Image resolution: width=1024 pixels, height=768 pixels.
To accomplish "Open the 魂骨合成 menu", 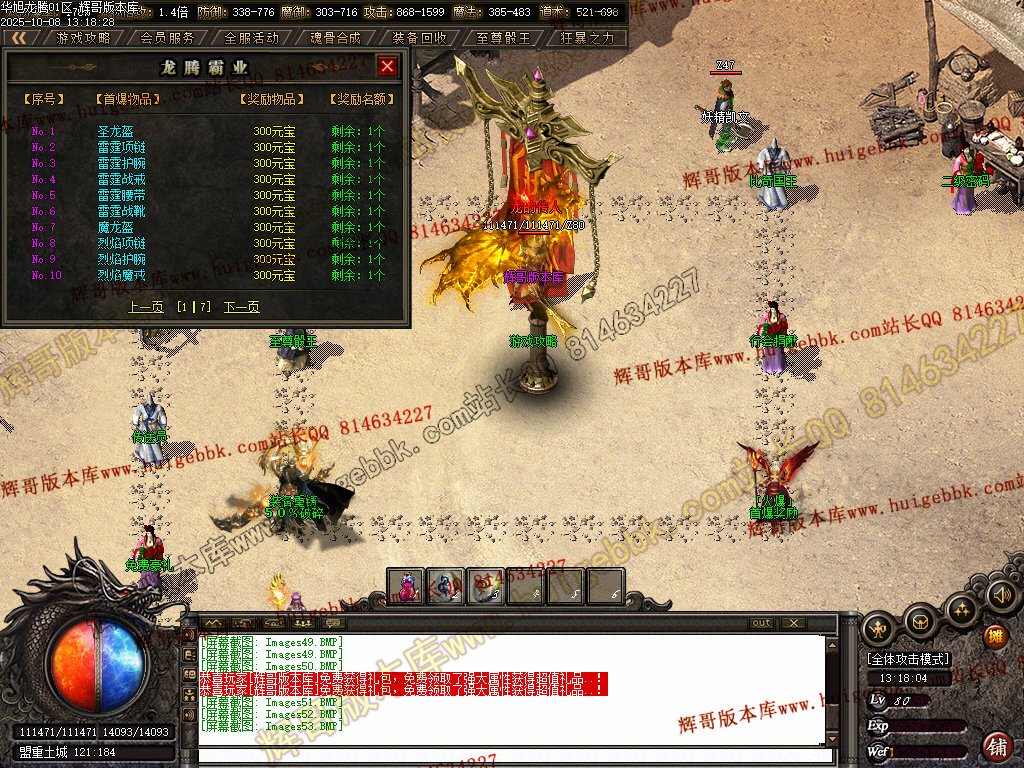I will pos(335,38).
